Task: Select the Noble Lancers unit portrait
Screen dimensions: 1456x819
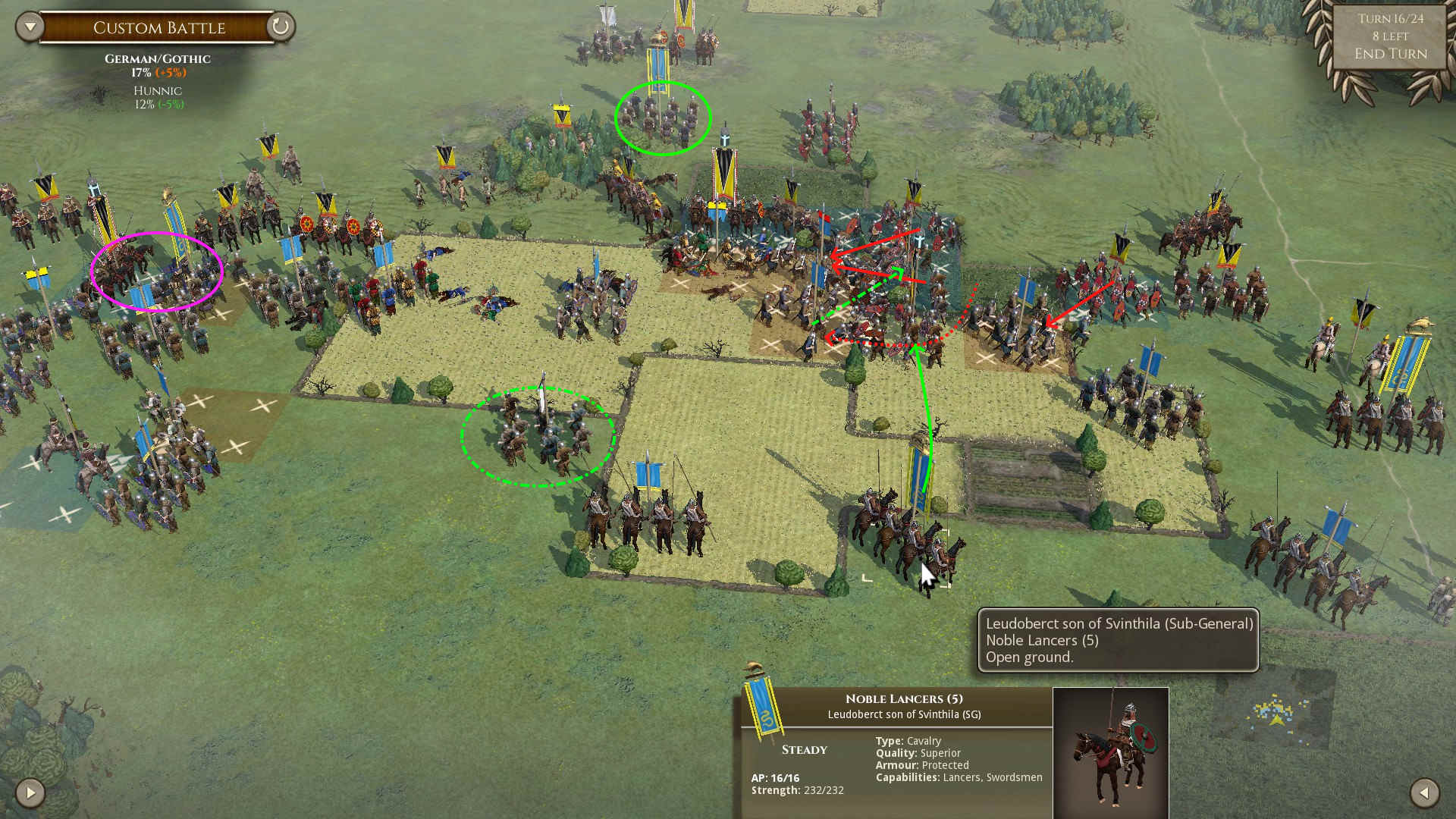Action: (x=1110, y=751)
